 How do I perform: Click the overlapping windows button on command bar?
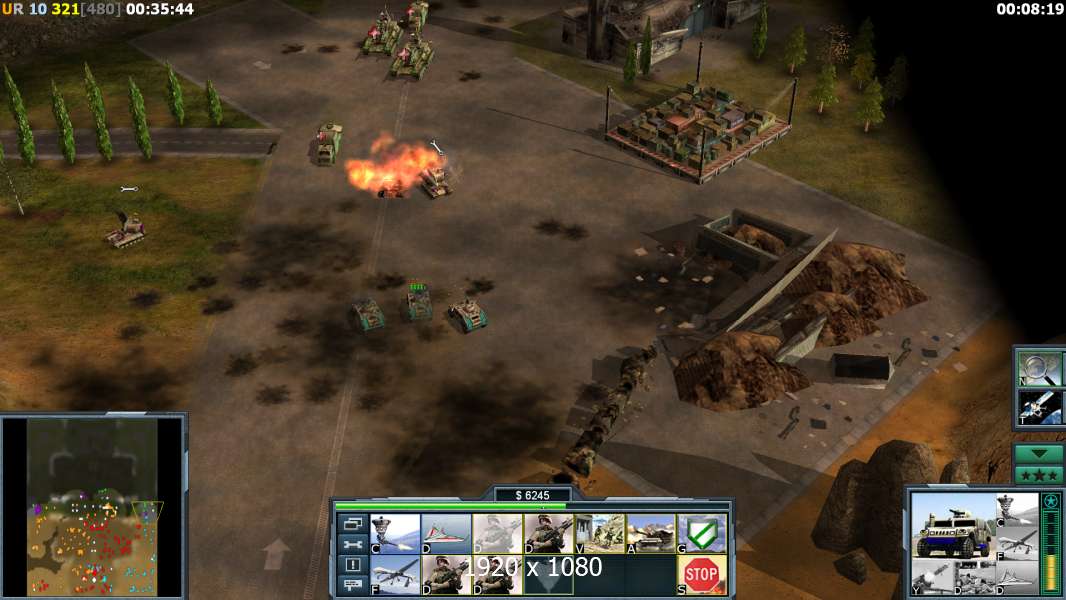pos(352,523)
